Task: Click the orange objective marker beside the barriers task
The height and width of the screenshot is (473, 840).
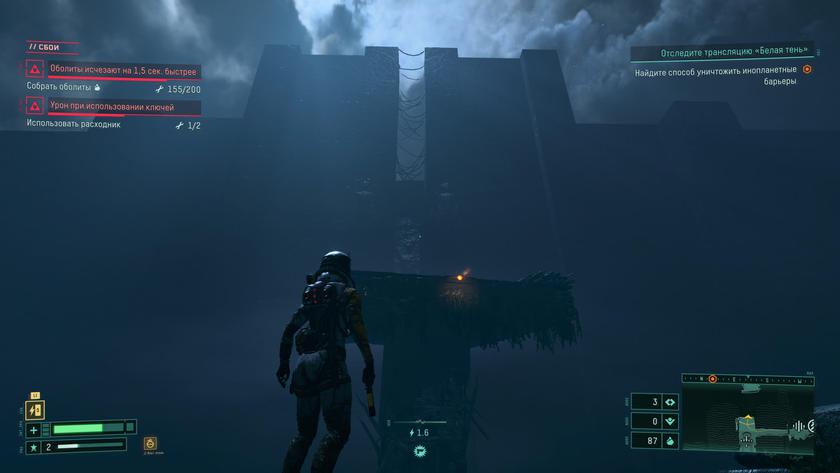Action: click(x=807, y=70)
